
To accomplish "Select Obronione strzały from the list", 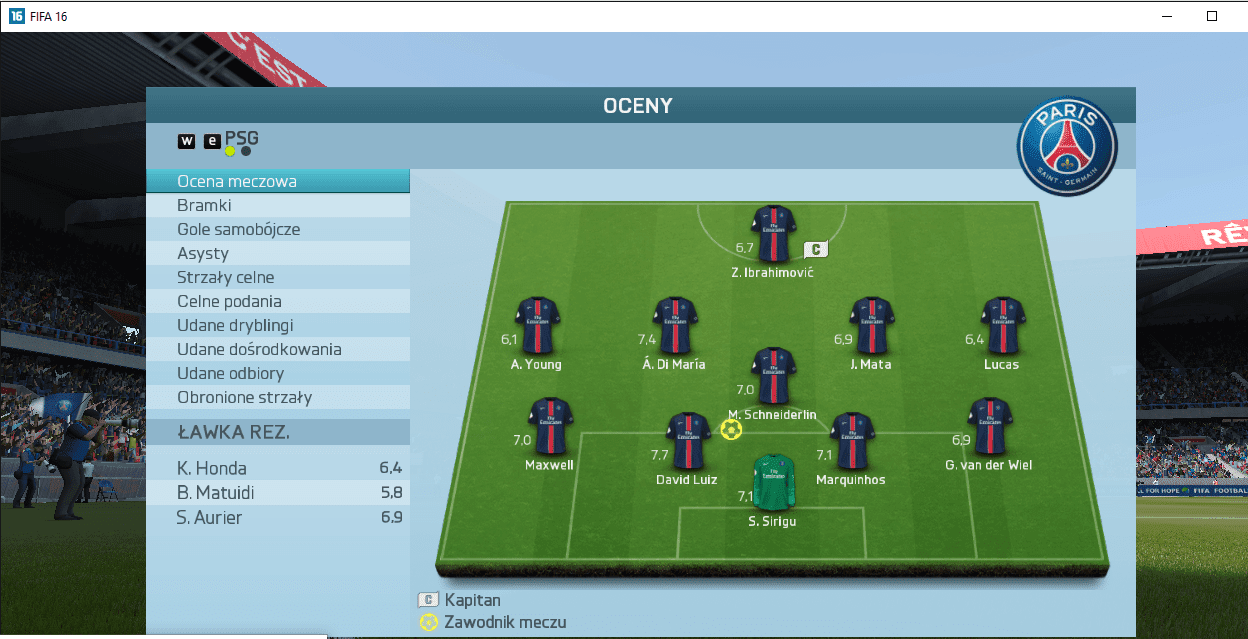I will pyautogui.click(x=277, y=398).
